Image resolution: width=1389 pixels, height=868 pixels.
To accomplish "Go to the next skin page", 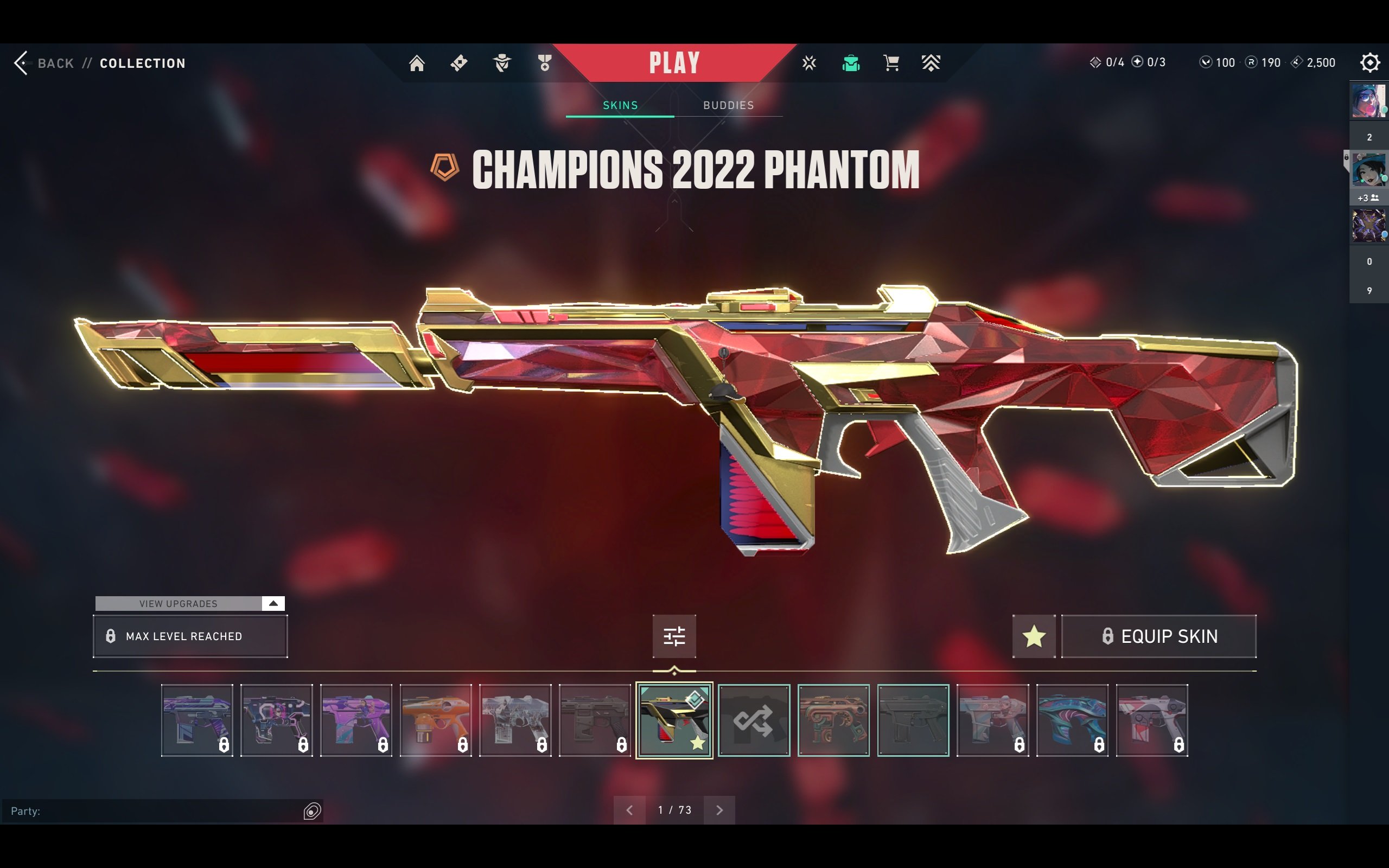I will (x=719, y=810).
